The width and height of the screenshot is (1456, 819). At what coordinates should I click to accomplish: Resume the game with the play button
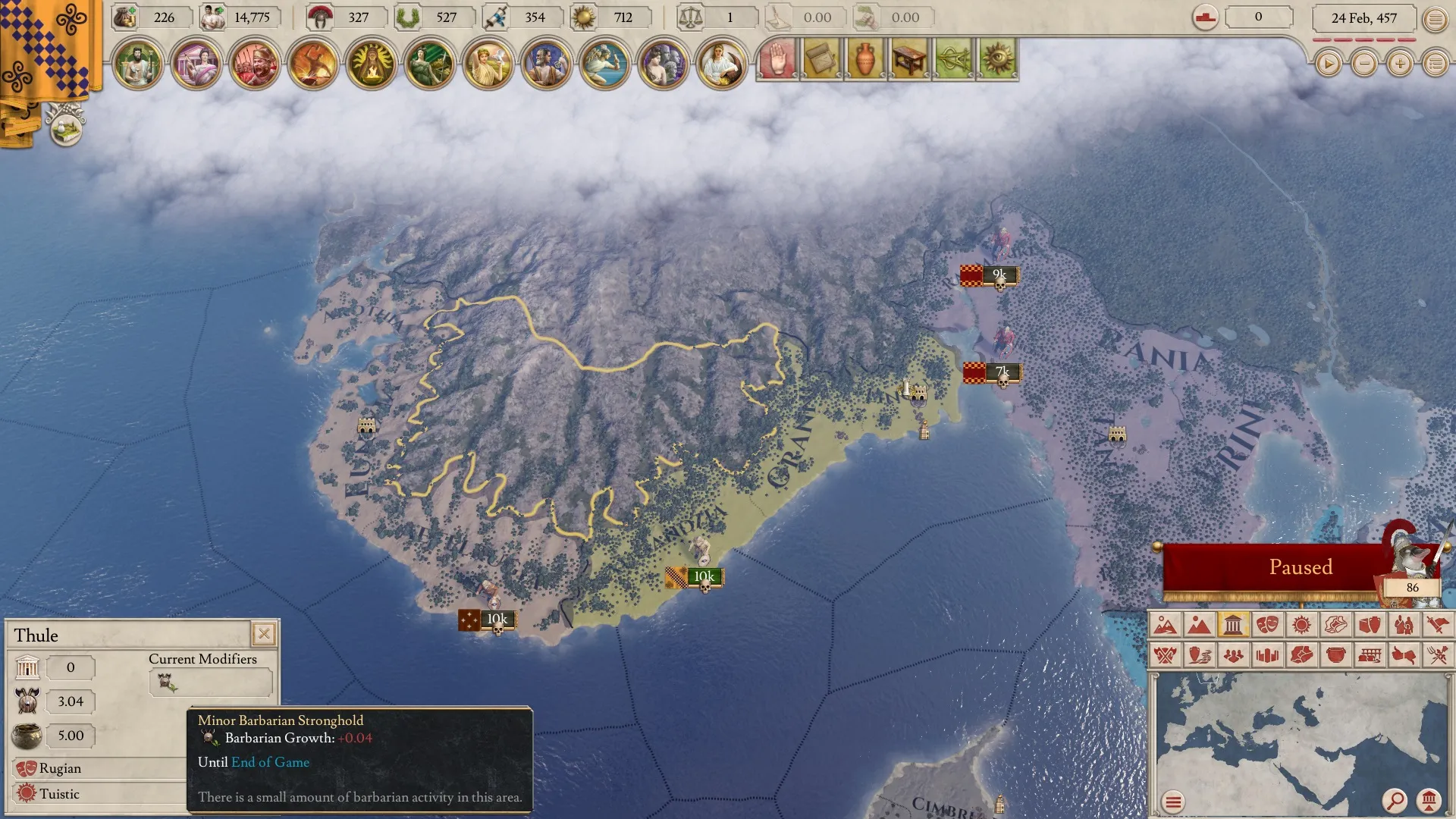point(1328,64)
